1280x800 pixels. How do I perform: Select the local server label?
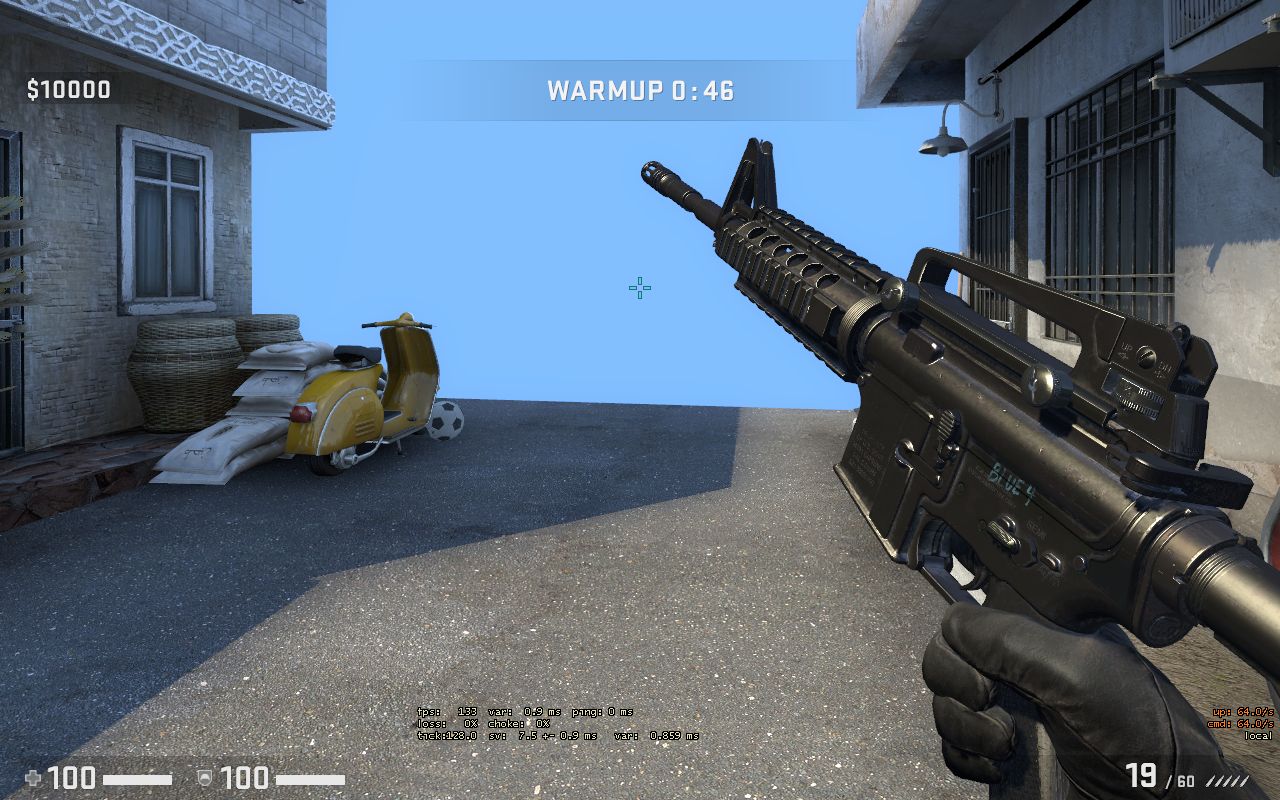pyautogui.click(x=1259, y=735)
